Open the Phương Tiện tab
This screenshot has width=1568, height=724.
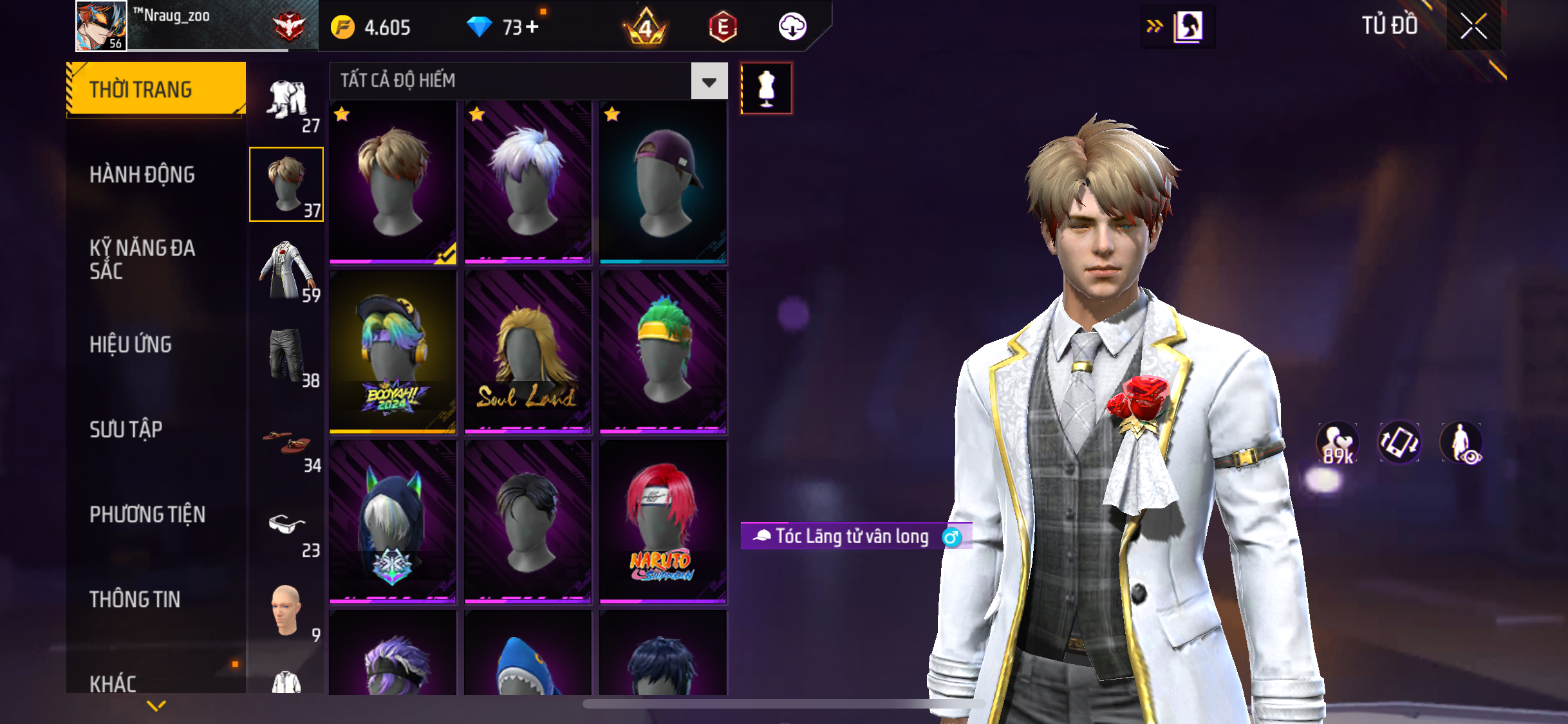tap(147, 514)
